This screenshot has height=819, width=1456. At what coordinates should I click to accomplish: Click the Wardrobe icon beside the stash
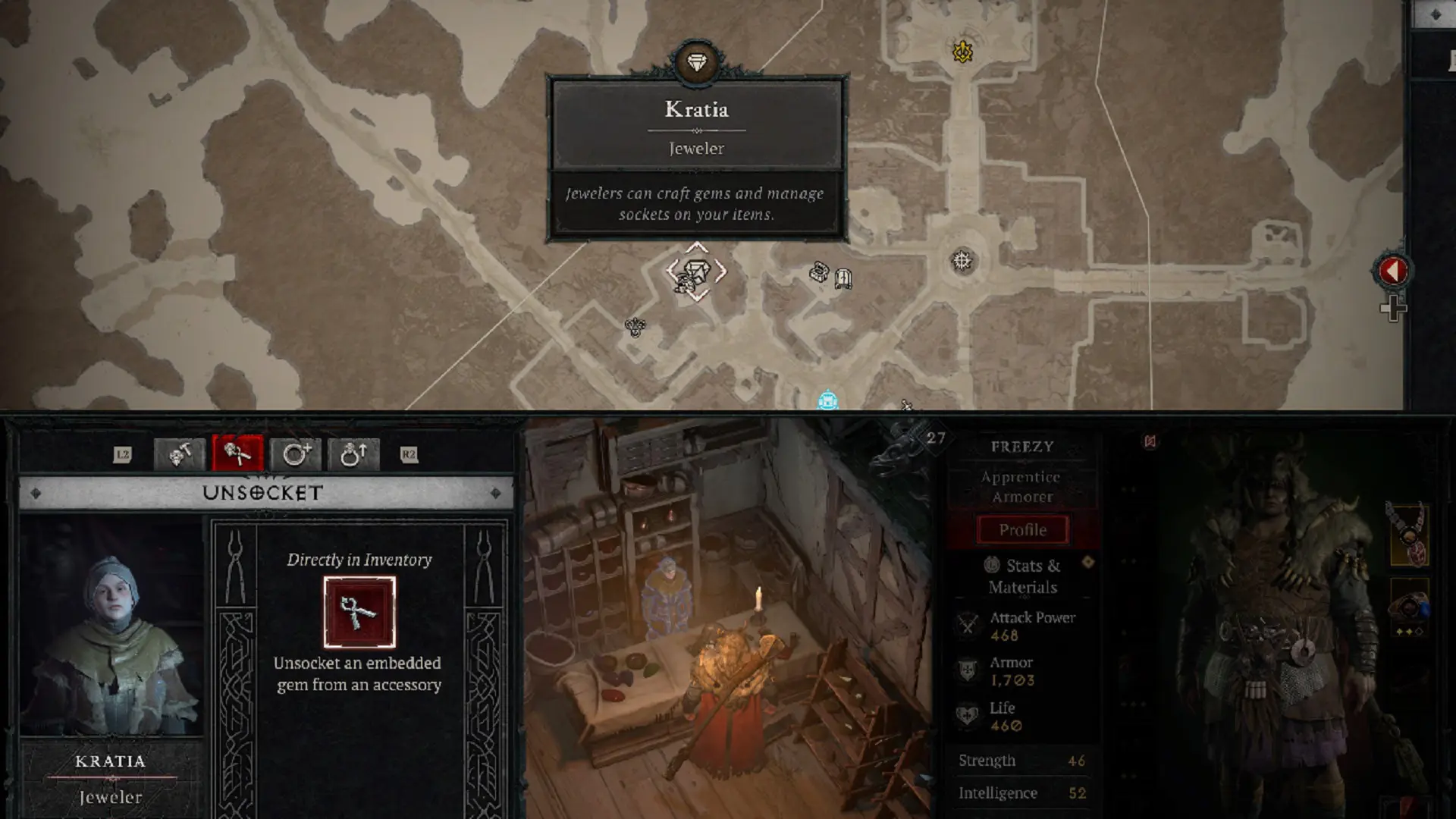pos(842,279)
